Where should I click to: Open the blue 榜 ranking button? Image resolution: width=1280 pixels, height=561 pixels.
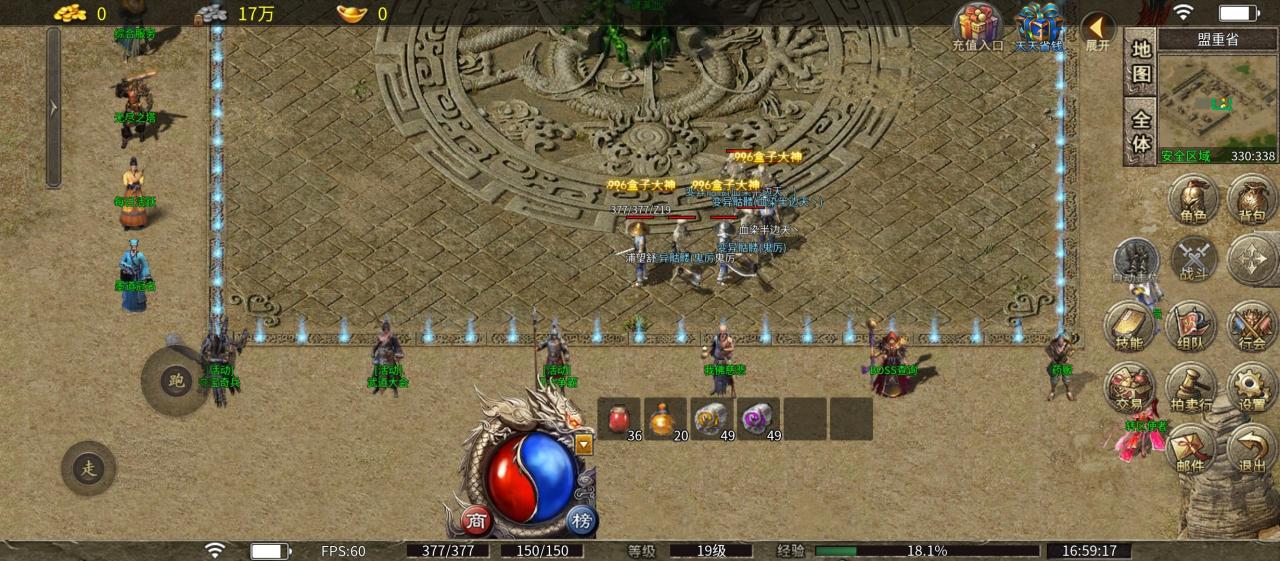(581, 520)
